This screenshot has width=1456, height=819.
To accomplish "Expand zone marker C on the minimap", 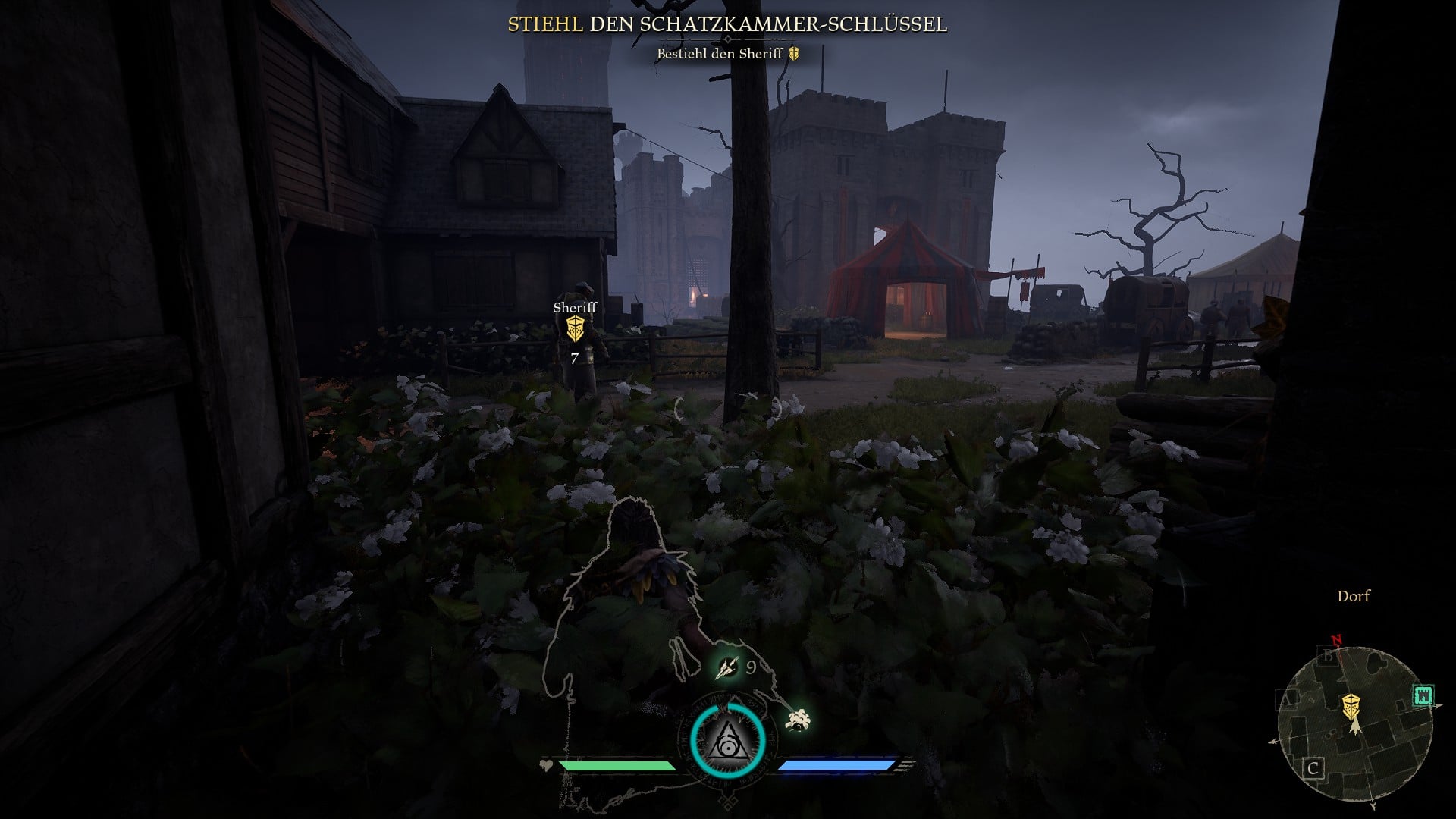I will coord(1313,767).
